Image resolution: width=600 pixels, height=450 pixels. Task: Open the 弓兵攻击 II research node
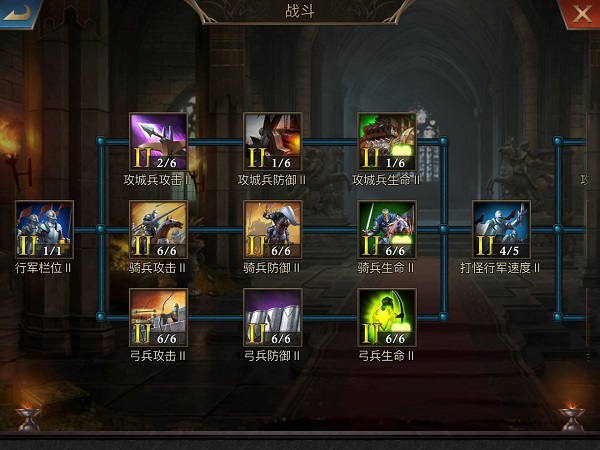coord(158,317)
